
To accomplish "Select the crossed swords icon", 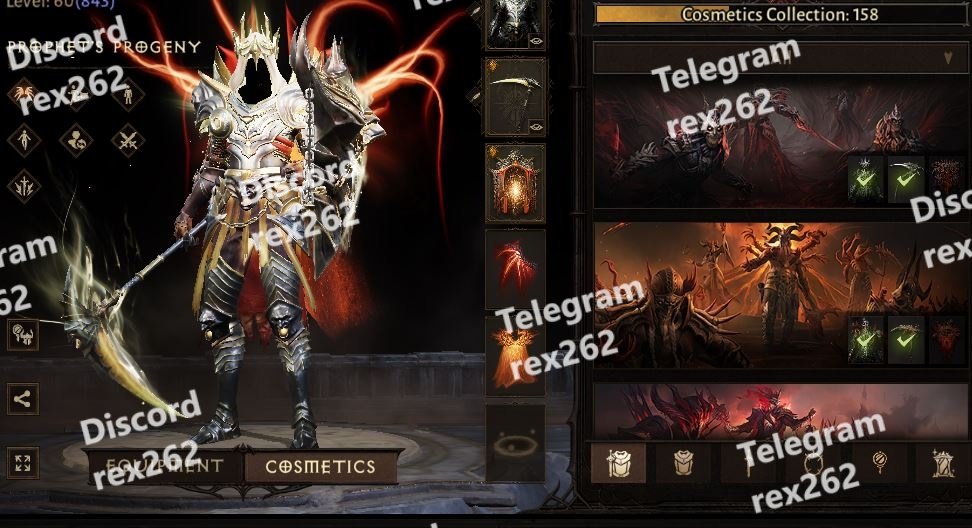I will [127, 140].
